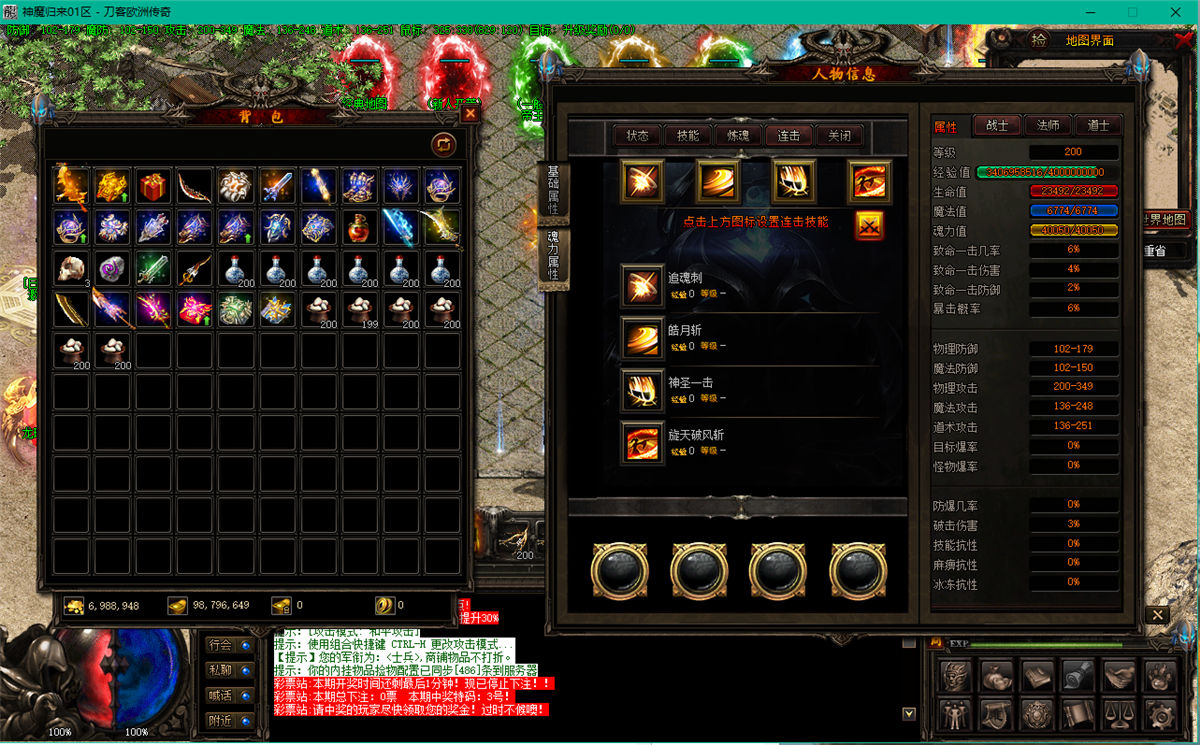
Task: Switch to the 炼魂 tab
Action: [738, 136]
